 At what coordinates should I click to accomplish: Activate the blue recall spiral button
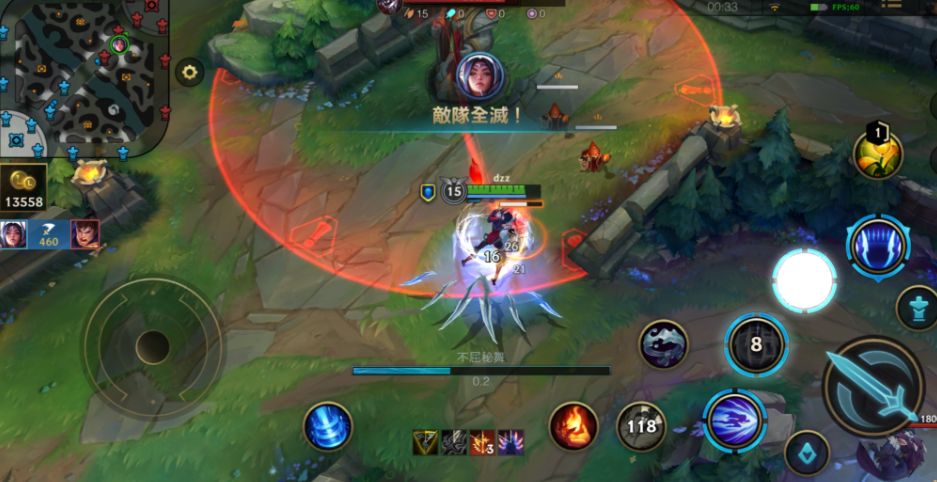pyautogui.click(x=327, y=427)
